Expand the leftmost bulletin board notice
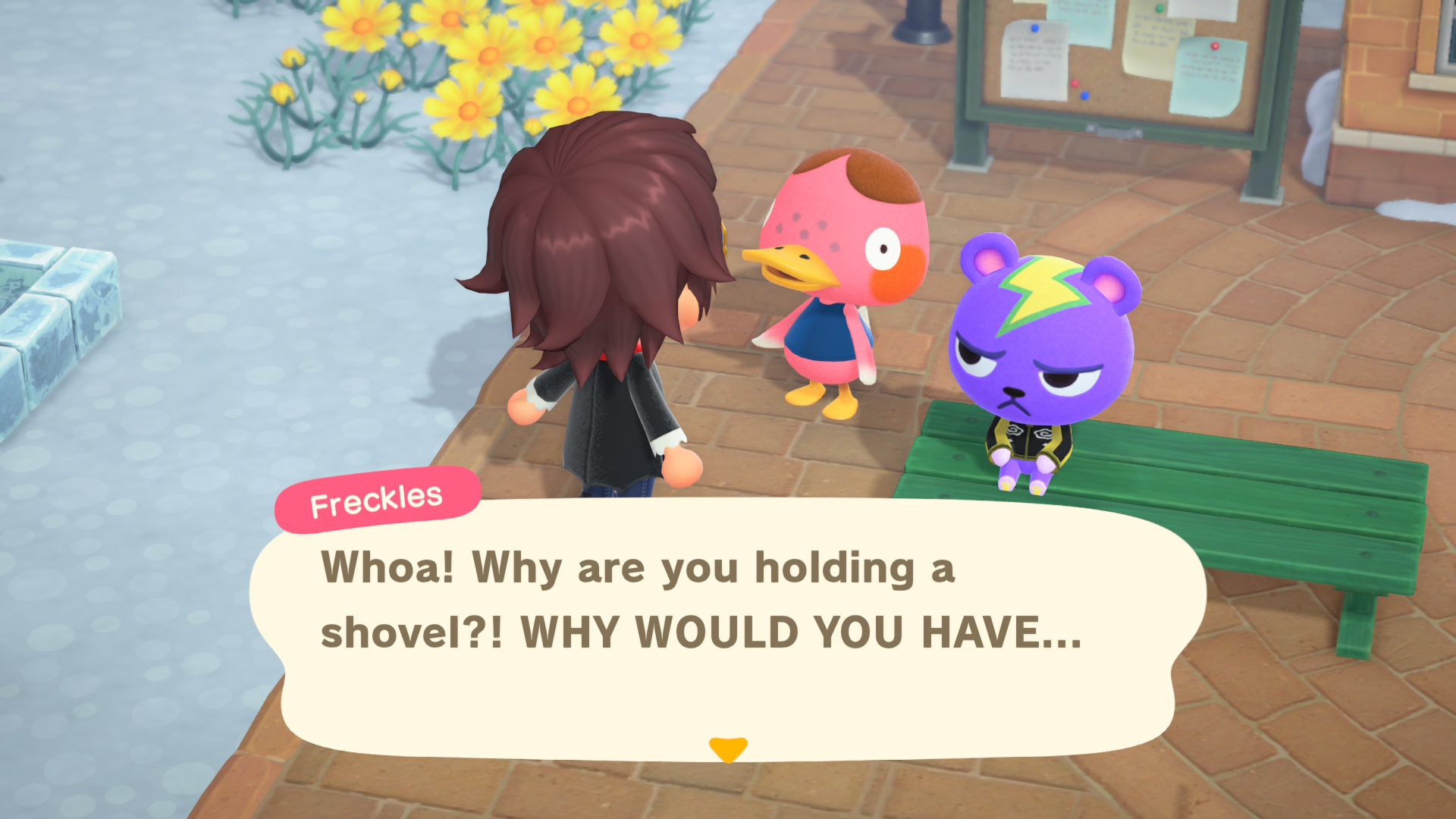 coord(1035,57)
